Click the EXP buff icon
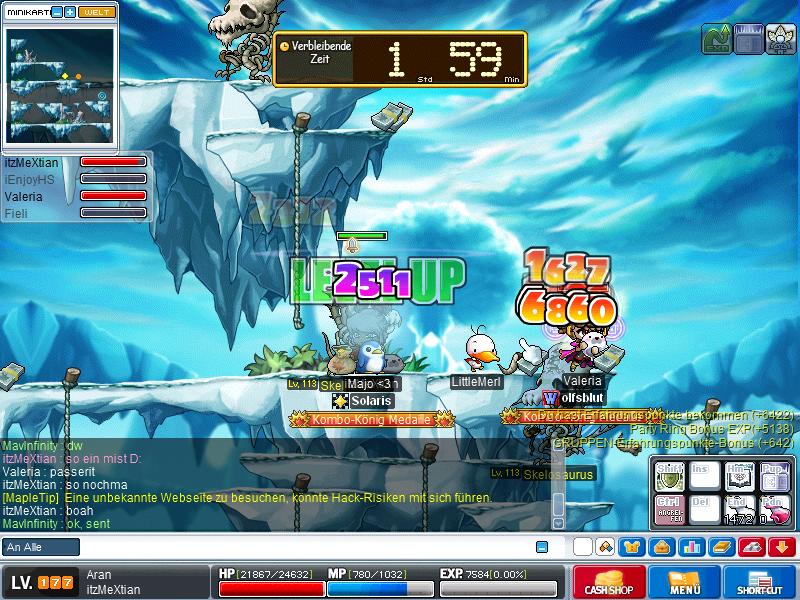The width and height of the screenshot is (800, 600). pyautogui.click(x=718, y=38)
